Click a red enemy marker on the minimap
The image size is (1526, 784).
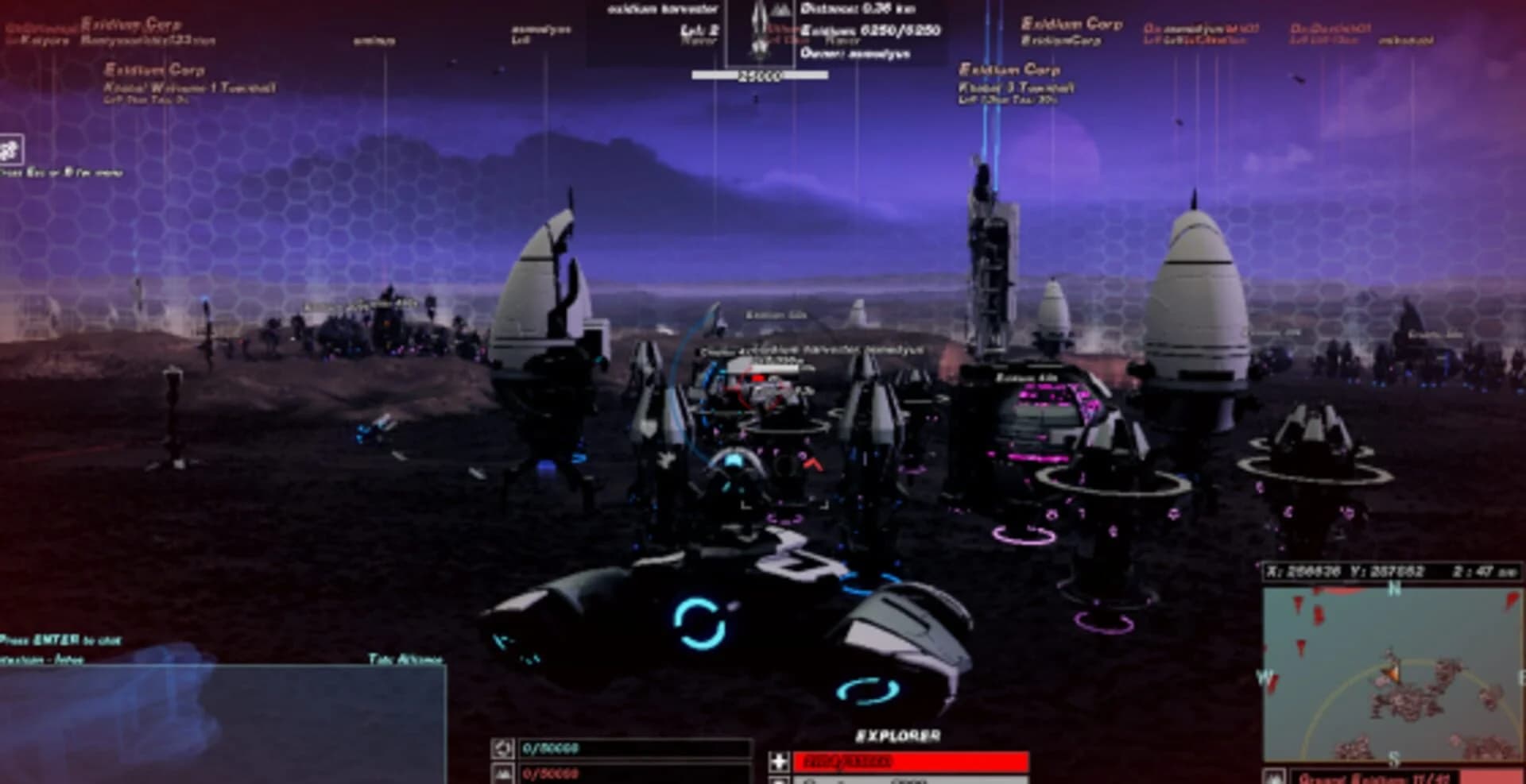[1299, 604]
